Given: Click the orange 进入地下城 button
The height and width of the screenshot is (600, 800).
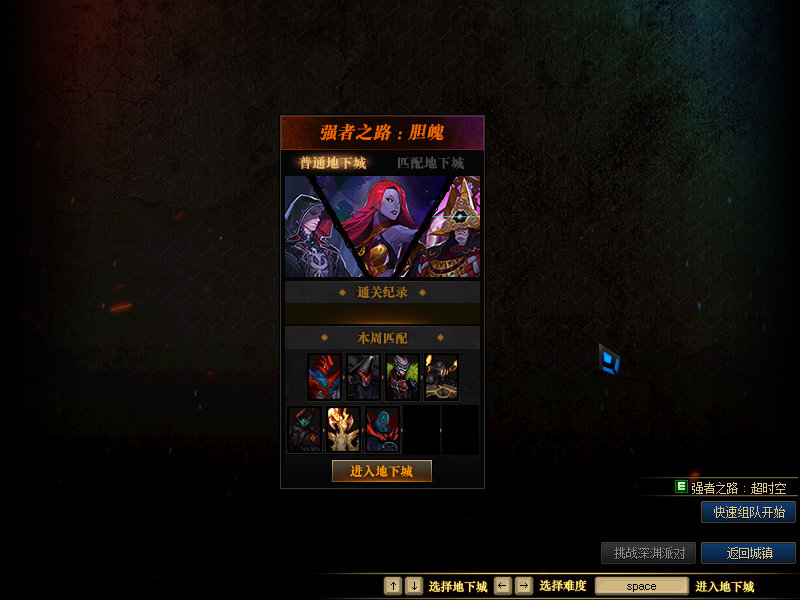Looking at the screenshot, I should (382, 471).
